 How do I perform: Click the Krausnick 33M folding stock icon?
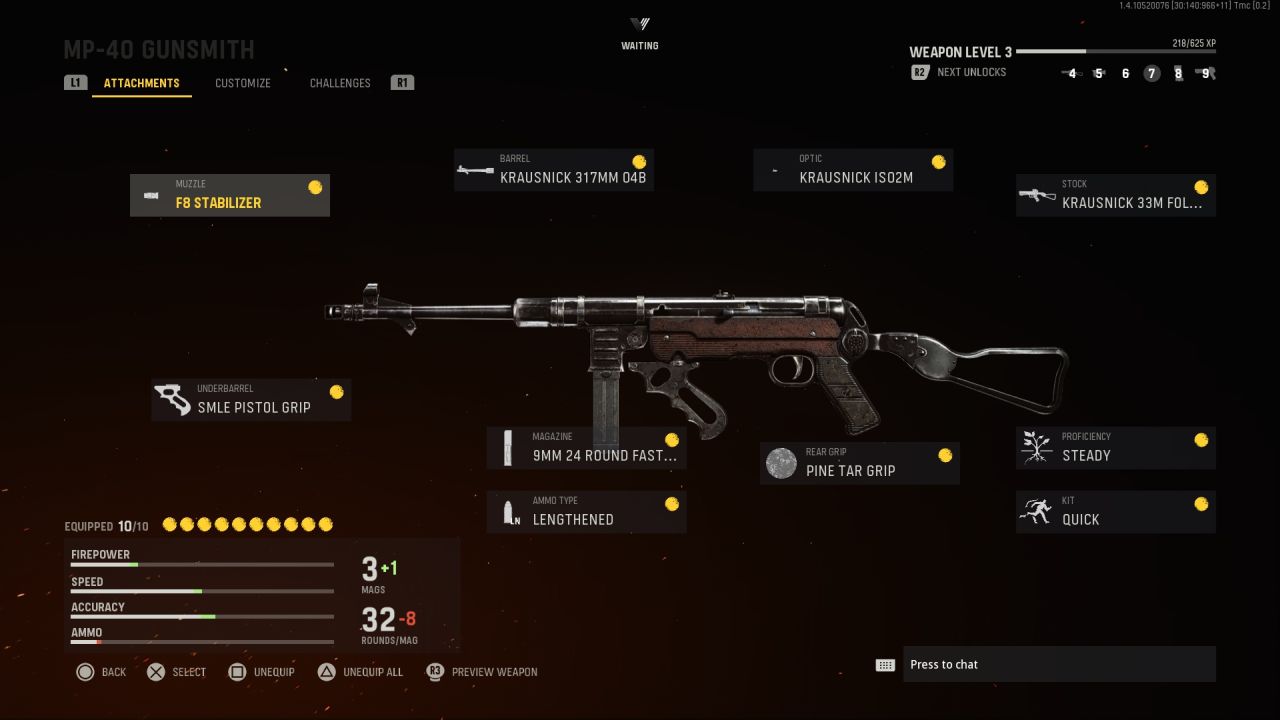coord(1037,195)
